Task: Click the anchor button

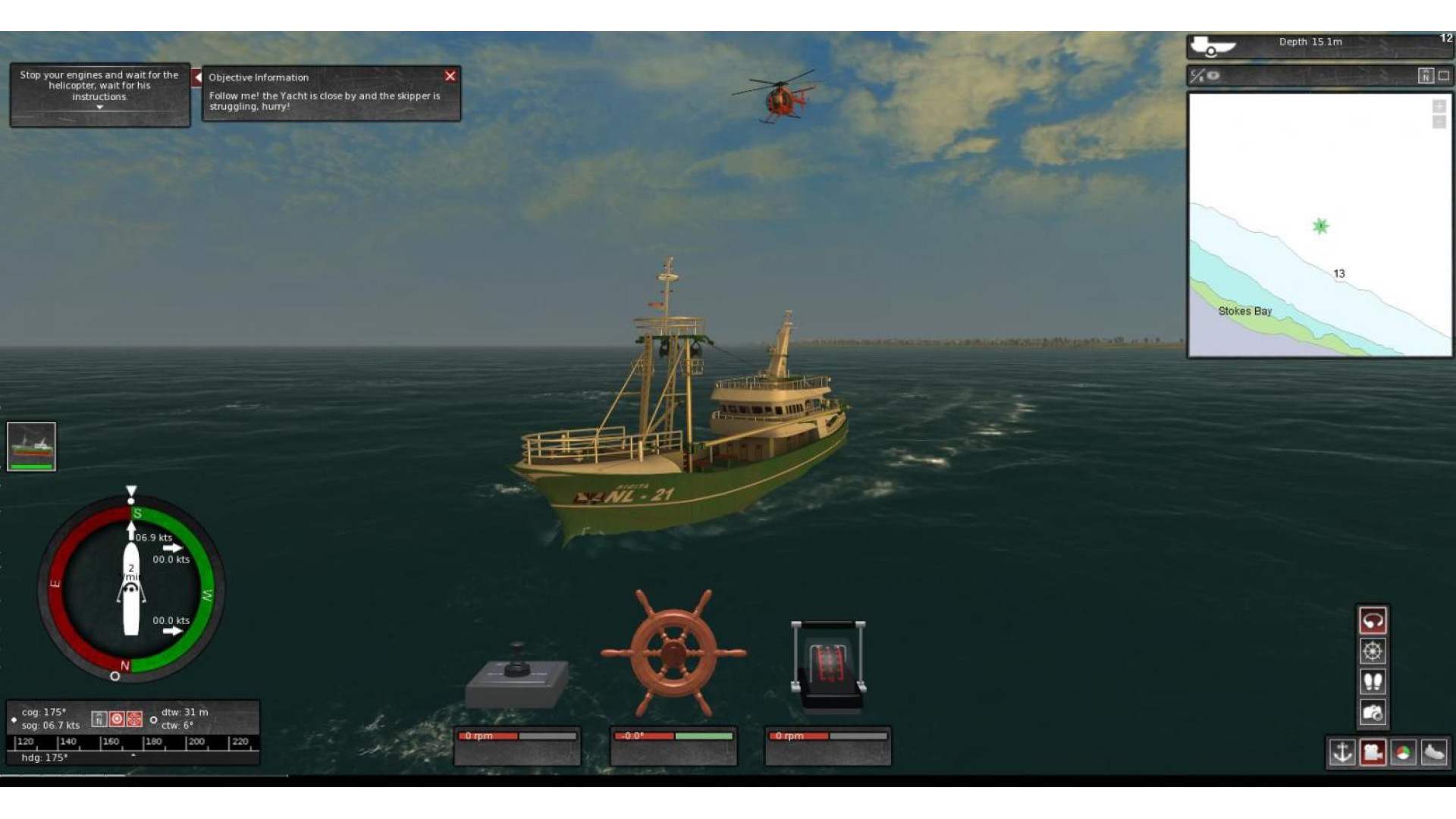Action: (x=1342, y=752)
